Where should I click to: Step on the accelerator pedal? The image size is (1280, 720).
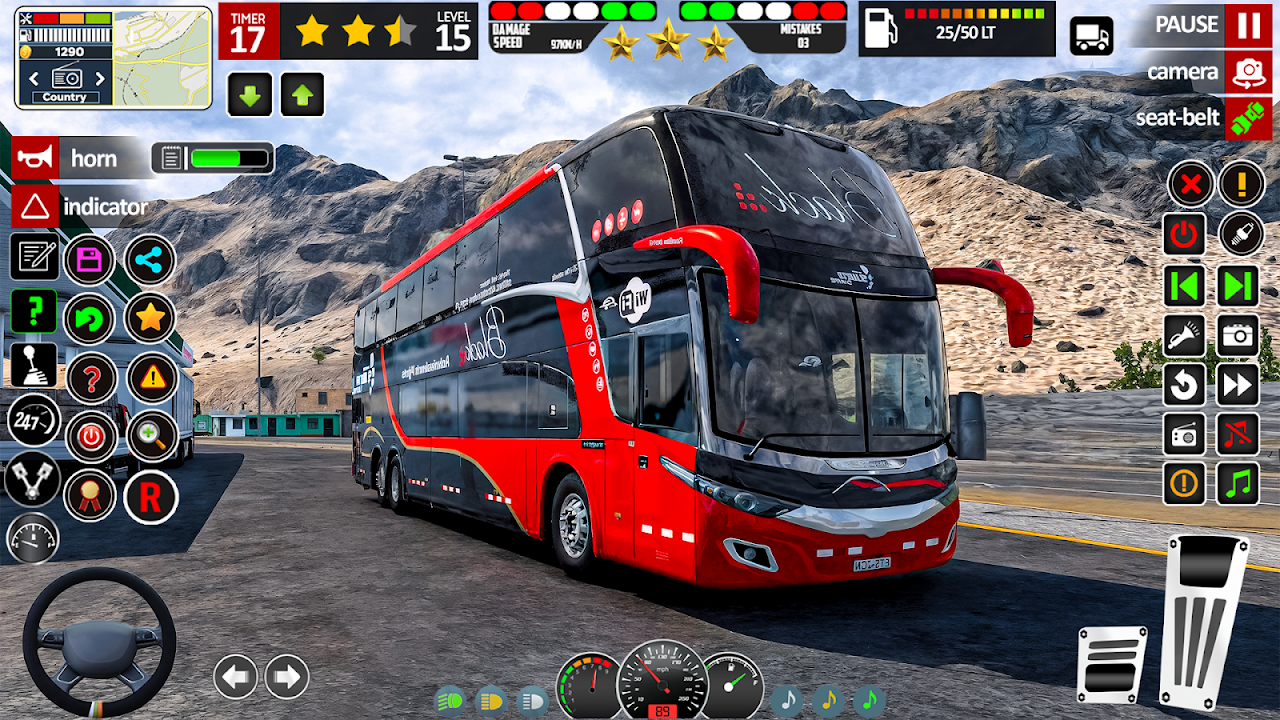[1205, 620]
